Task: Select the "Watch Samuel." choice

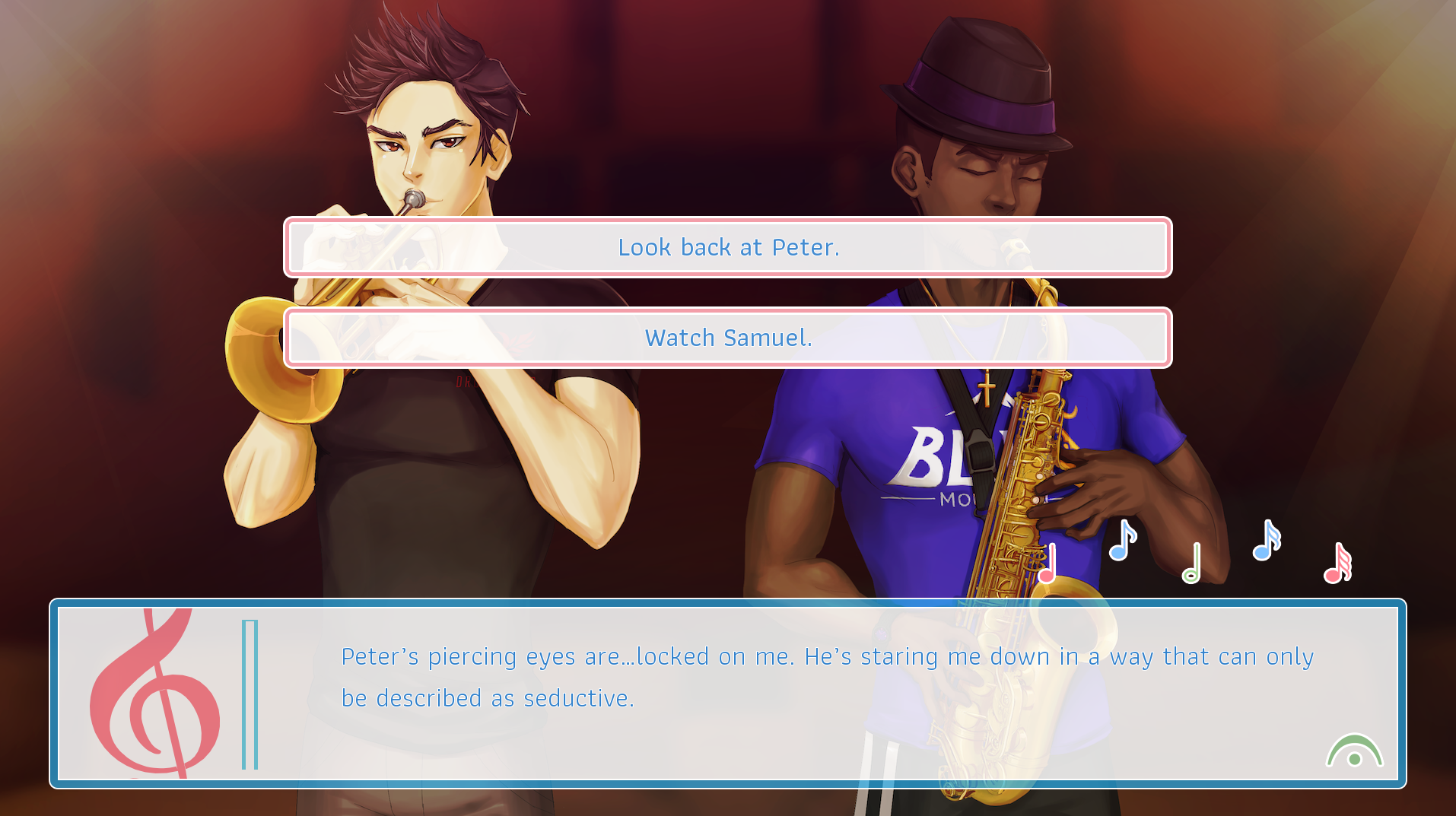Action: [x=727, y=338]
